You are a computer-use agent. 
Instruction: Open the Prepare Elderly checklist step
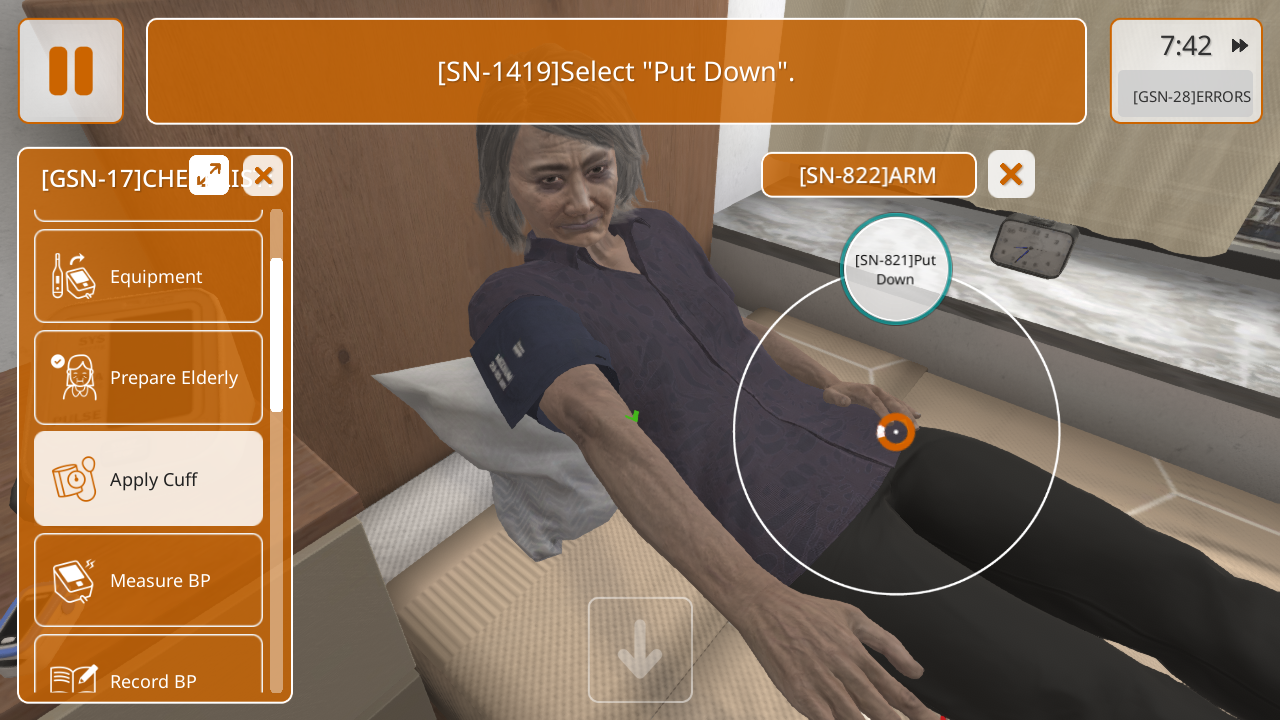pyautogui.click(x=148, y=377)
